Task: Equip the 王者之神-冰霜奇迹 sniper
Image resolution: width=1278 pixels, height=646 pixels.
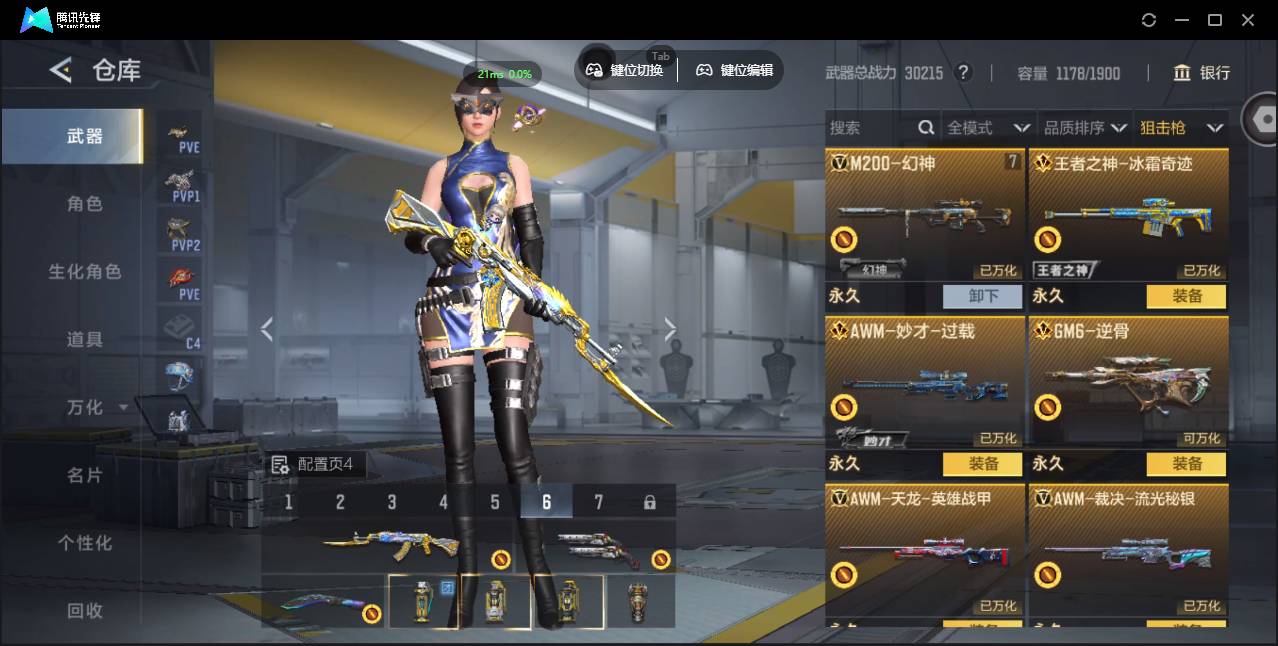Action: click(1187, 296)
